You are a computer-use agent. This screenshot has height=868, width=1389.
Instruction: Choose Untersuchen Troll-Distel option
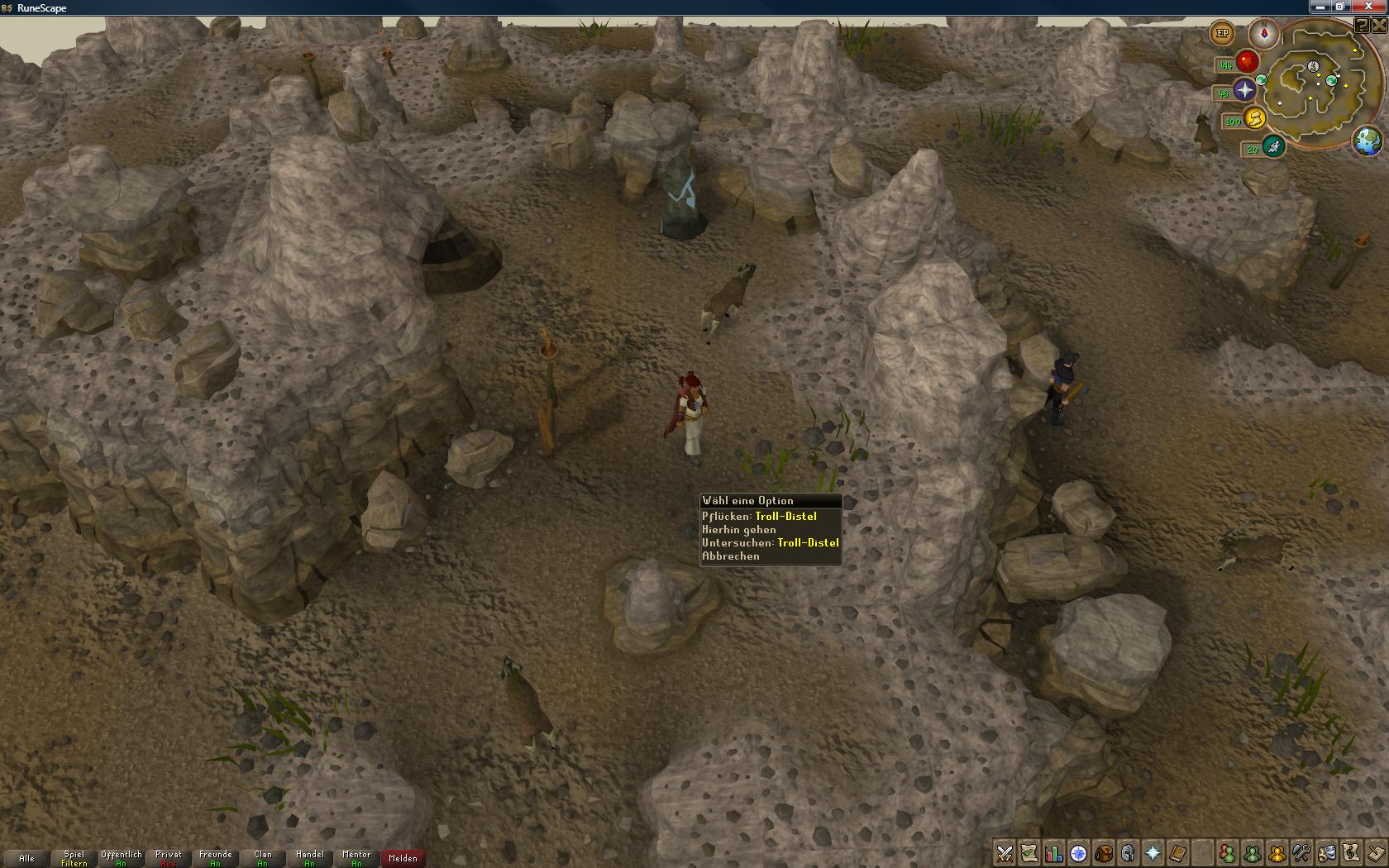[x=770, y=543]
